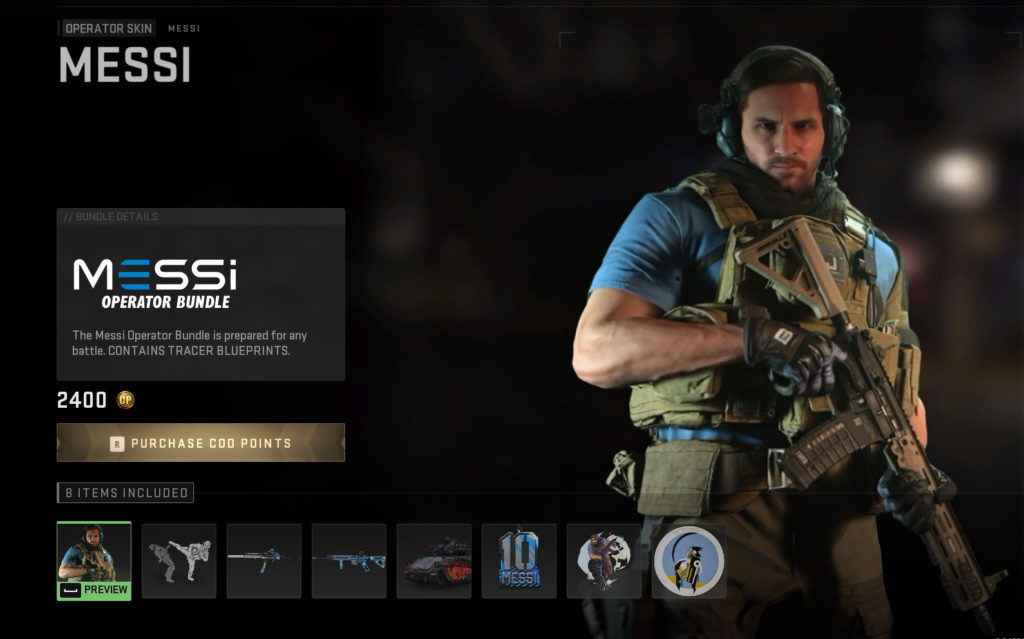This screenshot has width=1024, height=639.
Task: Open the operator and globe sticker item
Action: tap(604, 560)
